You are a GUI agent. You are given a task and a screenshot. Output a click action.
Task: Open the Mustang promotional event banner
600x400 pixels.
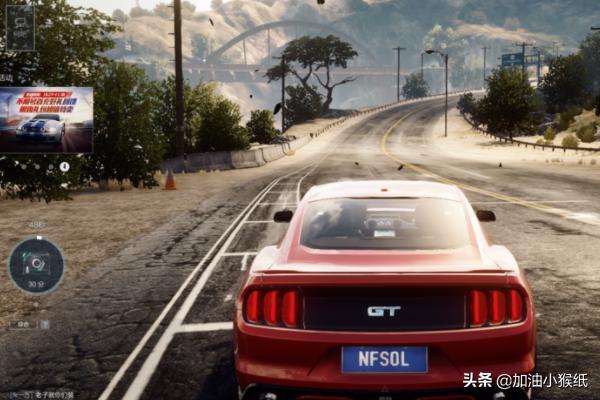point(47,119)
